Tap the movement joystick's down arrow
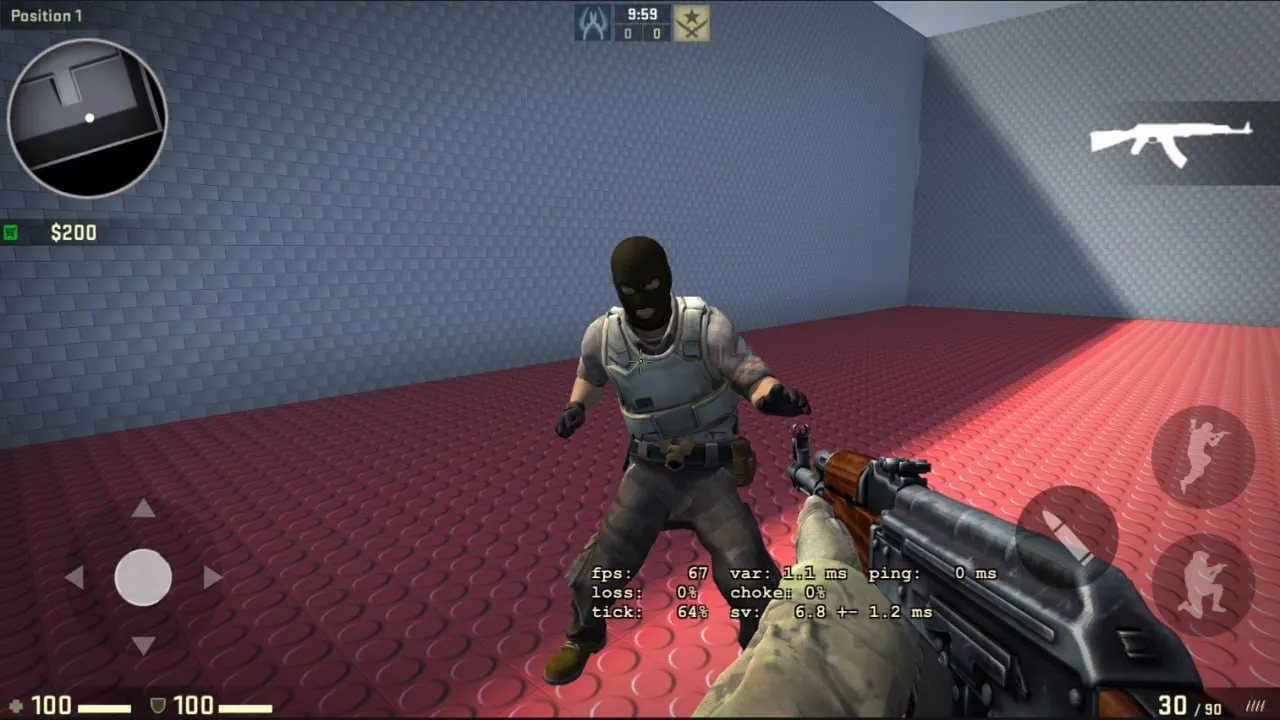The height and width of the screenshot is (720, 1280). point(143,645)
